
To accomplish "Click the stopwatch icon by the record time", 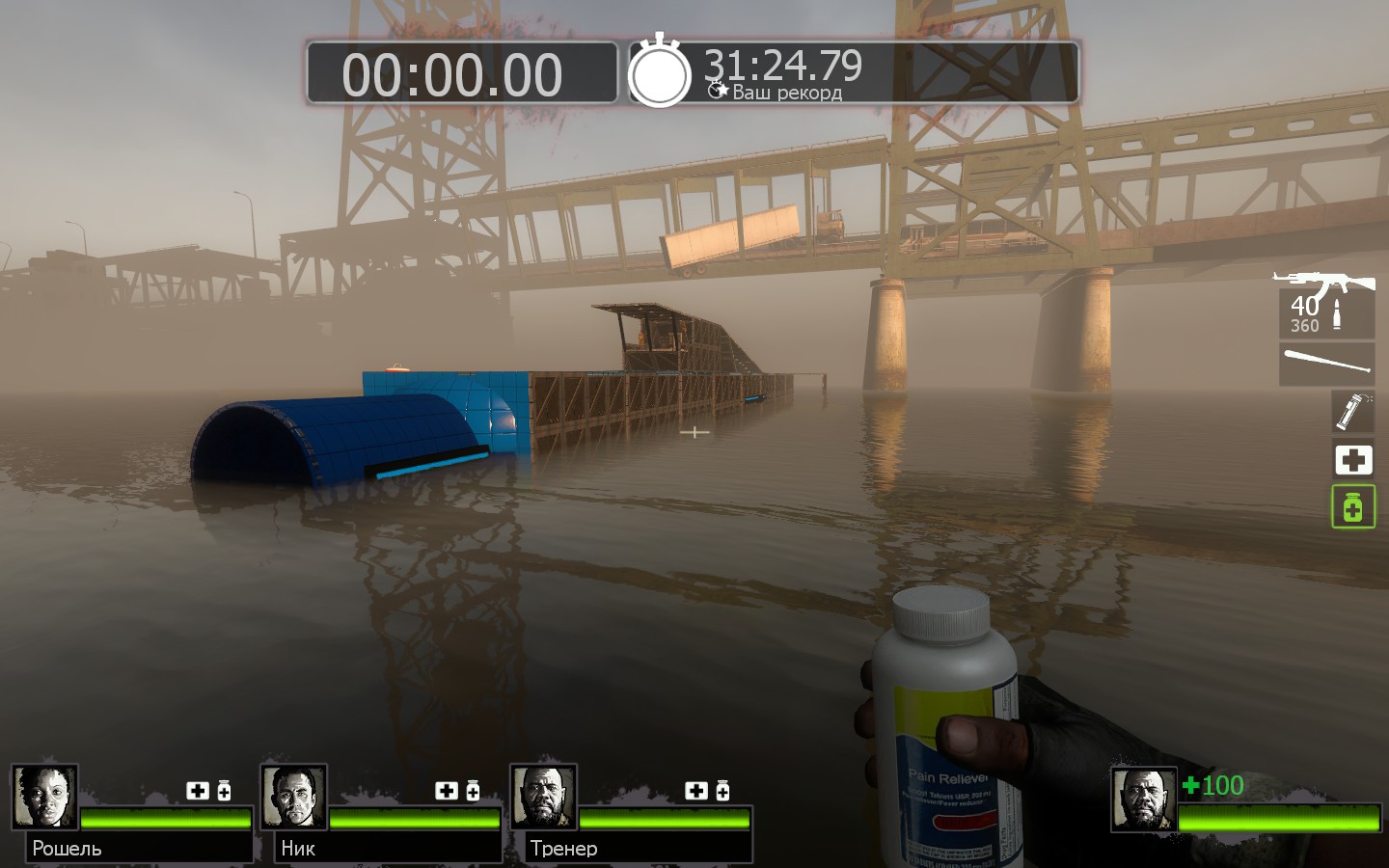I will click(660, 72).
